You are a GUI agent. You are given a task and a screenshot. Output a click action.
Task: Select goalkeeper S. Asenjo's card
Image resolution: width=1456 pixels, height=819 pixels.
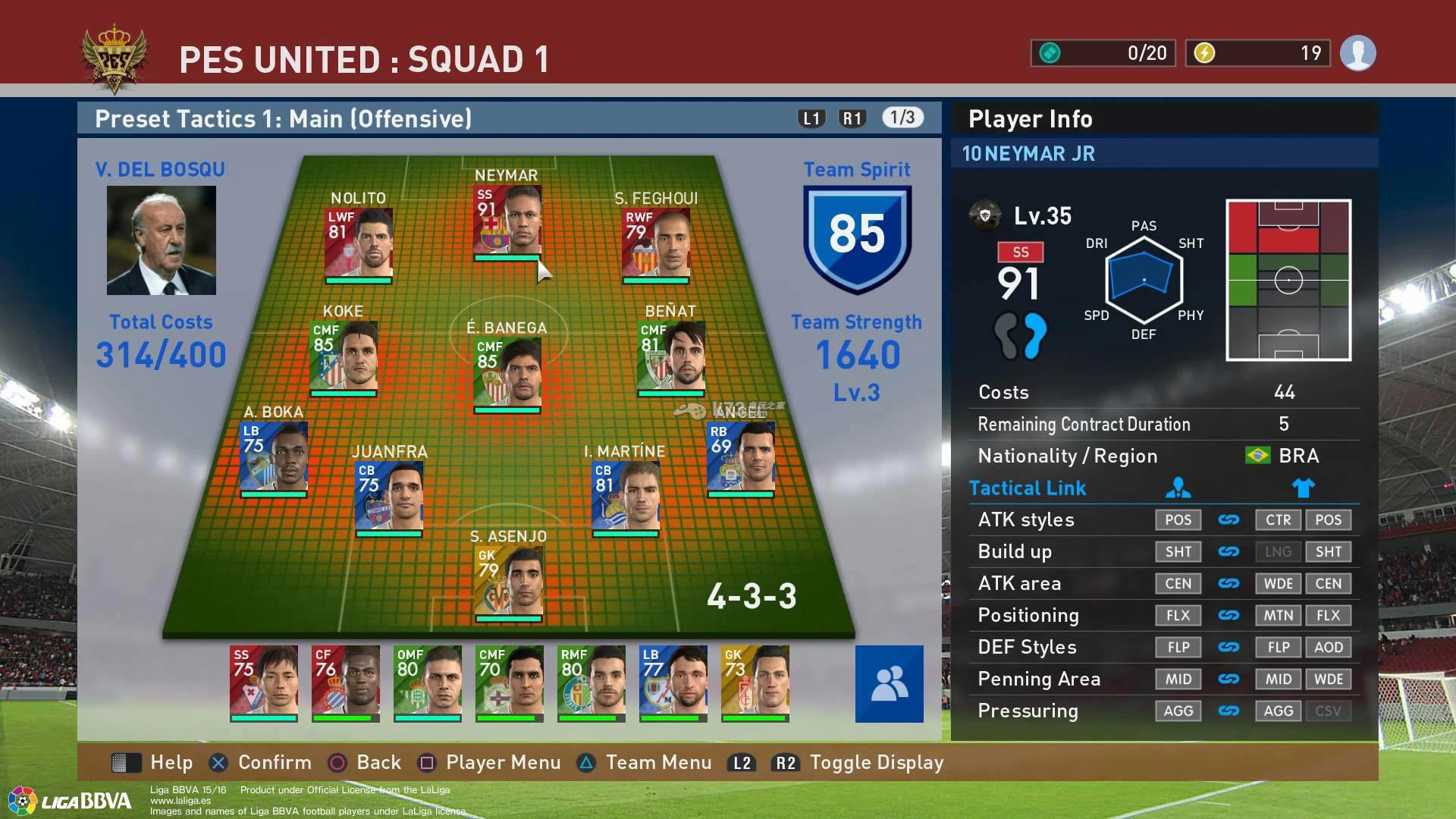click(x=508, y=581)
